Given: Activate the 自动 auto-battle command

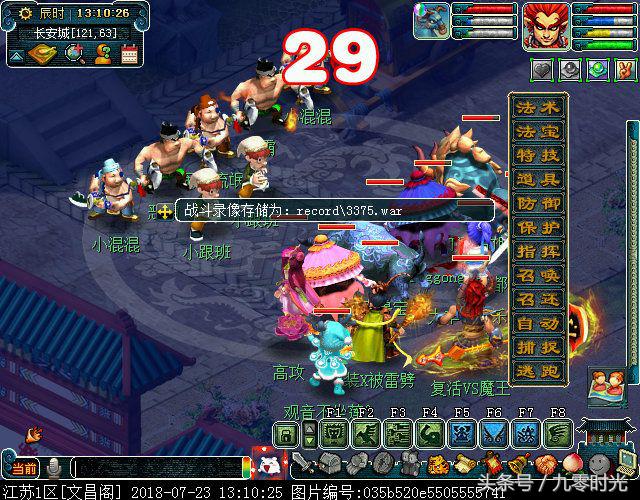Looking at the screenshot, I should click(x=538, y=324).
